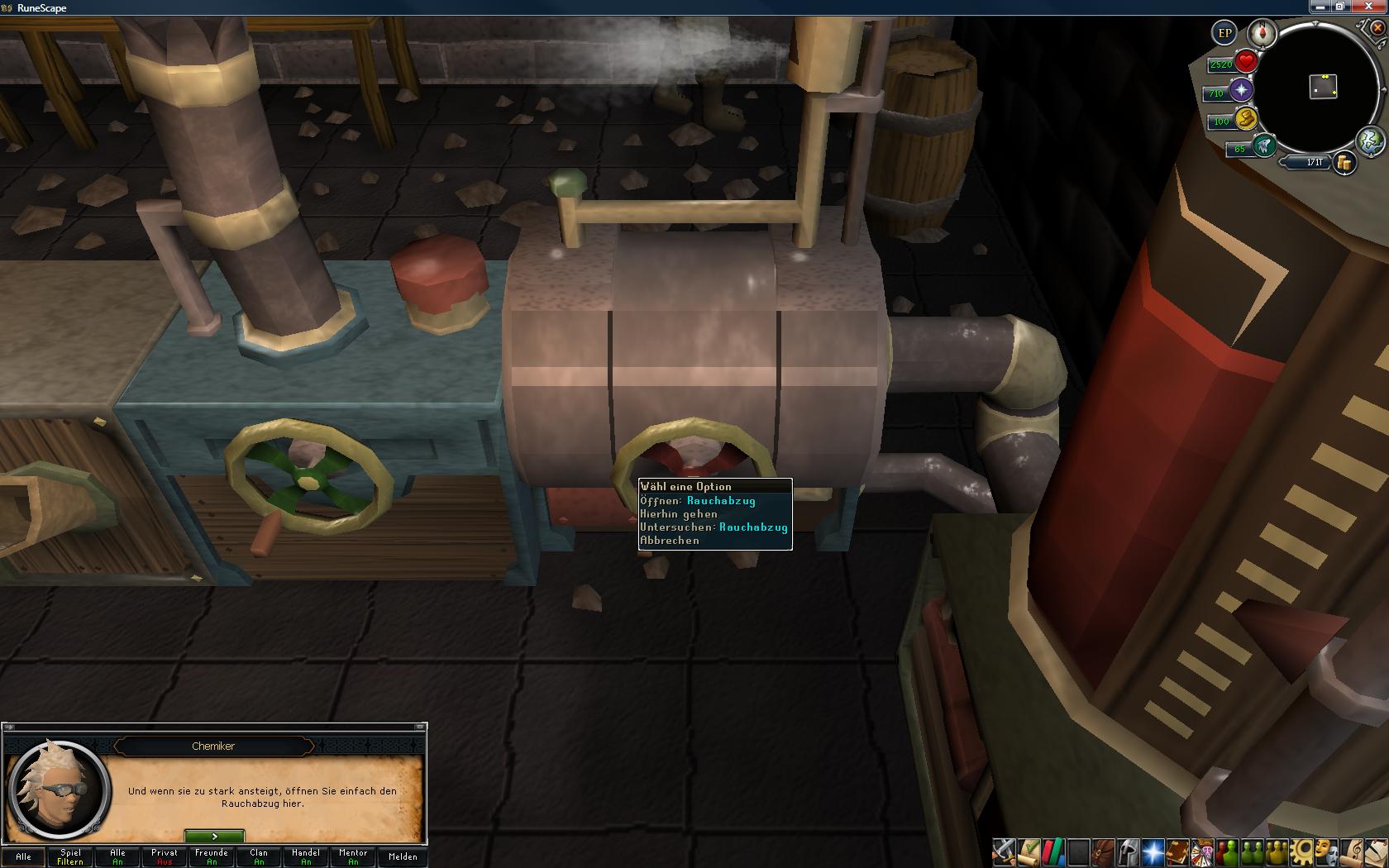Toggle the 'Privat' chat filter
1389x868 pixels.
click(165, 856)
